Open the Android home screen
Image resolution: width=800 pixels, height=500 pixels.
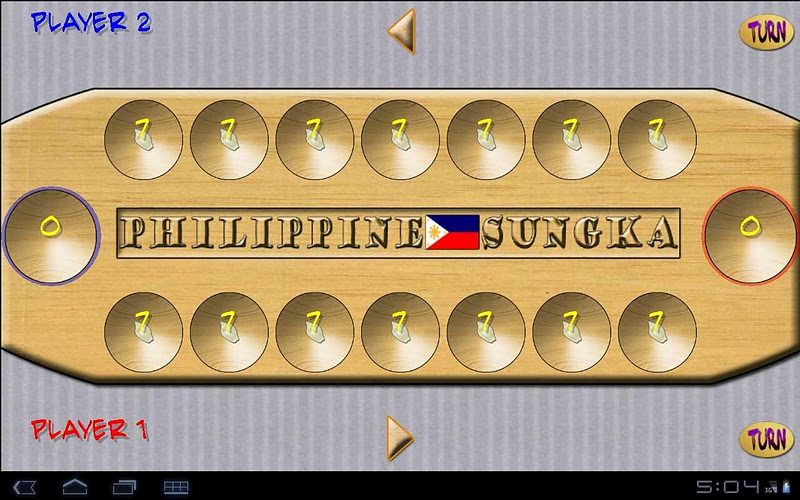click(x=75, y=486)
